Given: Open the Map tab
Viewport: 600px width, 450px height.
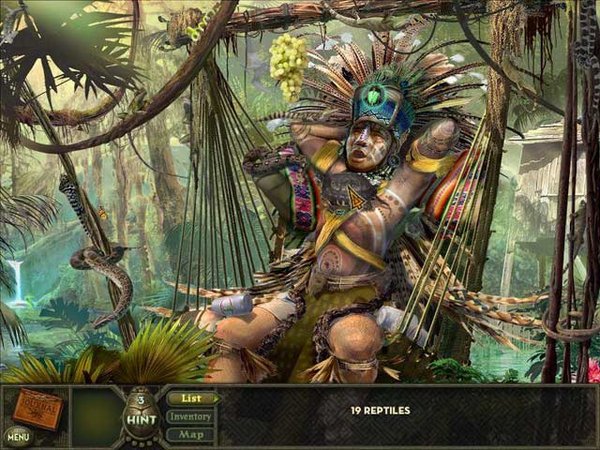Looking at the screenshot, I should point(190,434).
